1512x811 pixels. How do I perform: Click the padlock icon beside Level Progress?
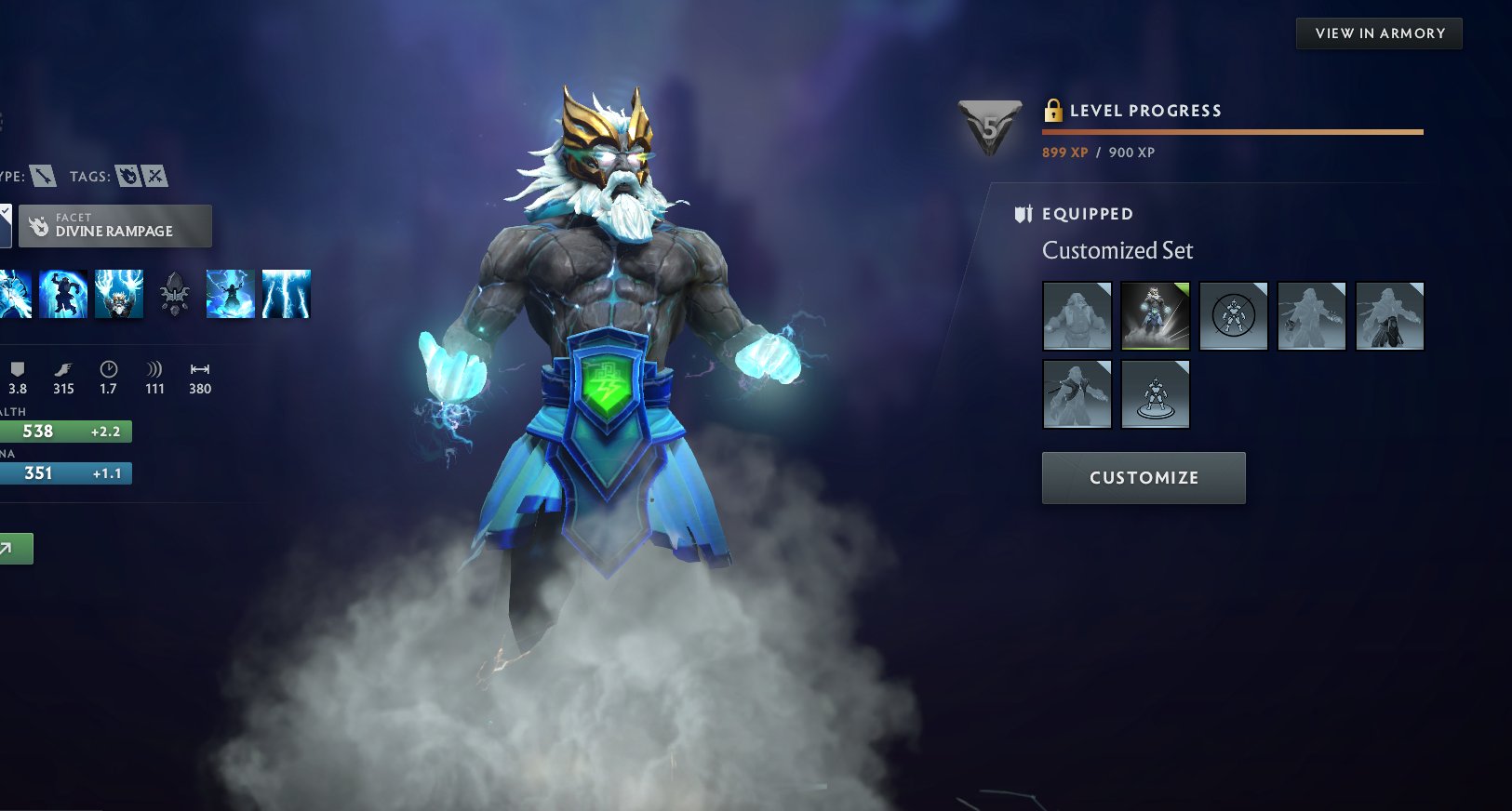(1054, 110)
